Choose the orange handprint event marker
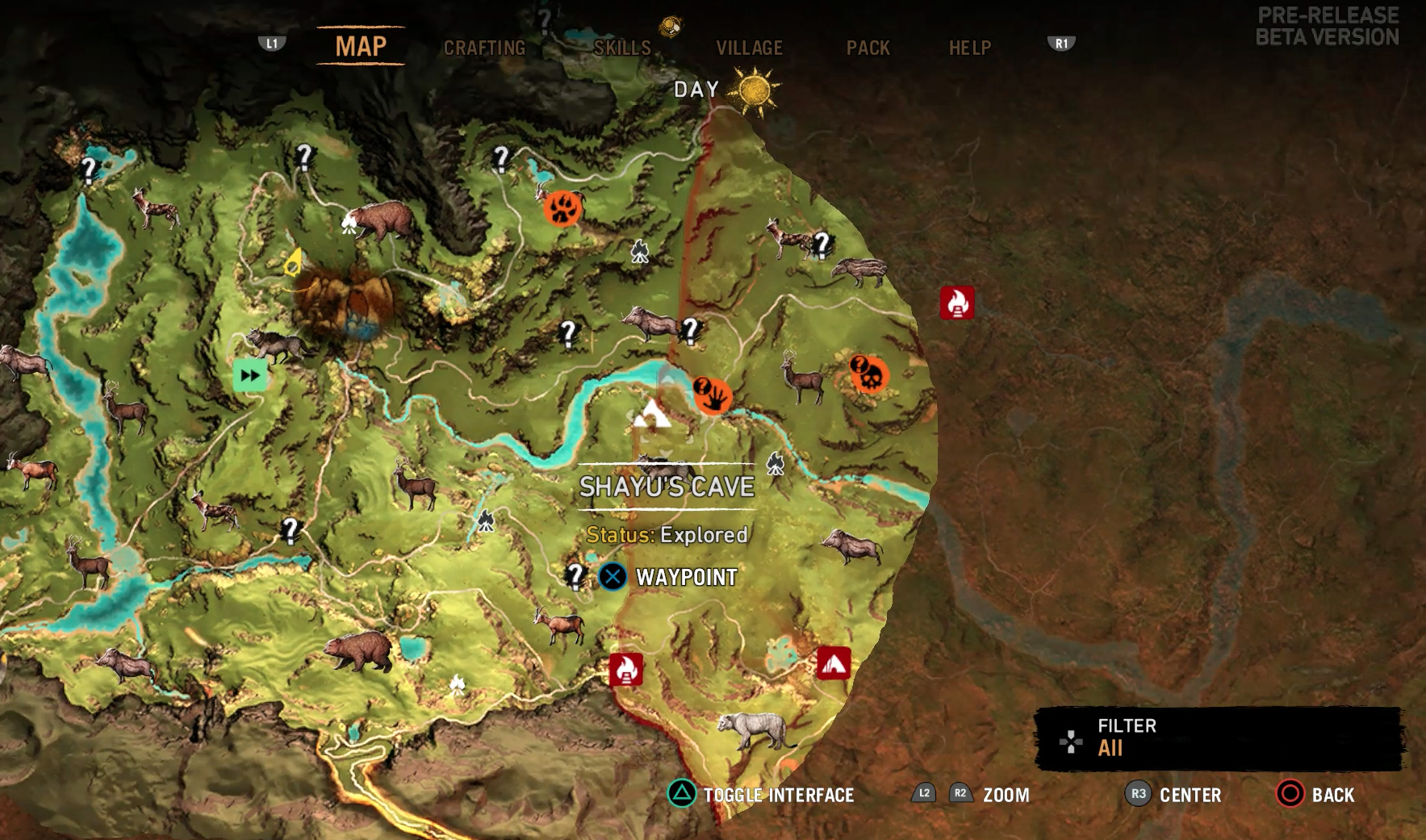Screen dimensions: 1426x840 713,395
